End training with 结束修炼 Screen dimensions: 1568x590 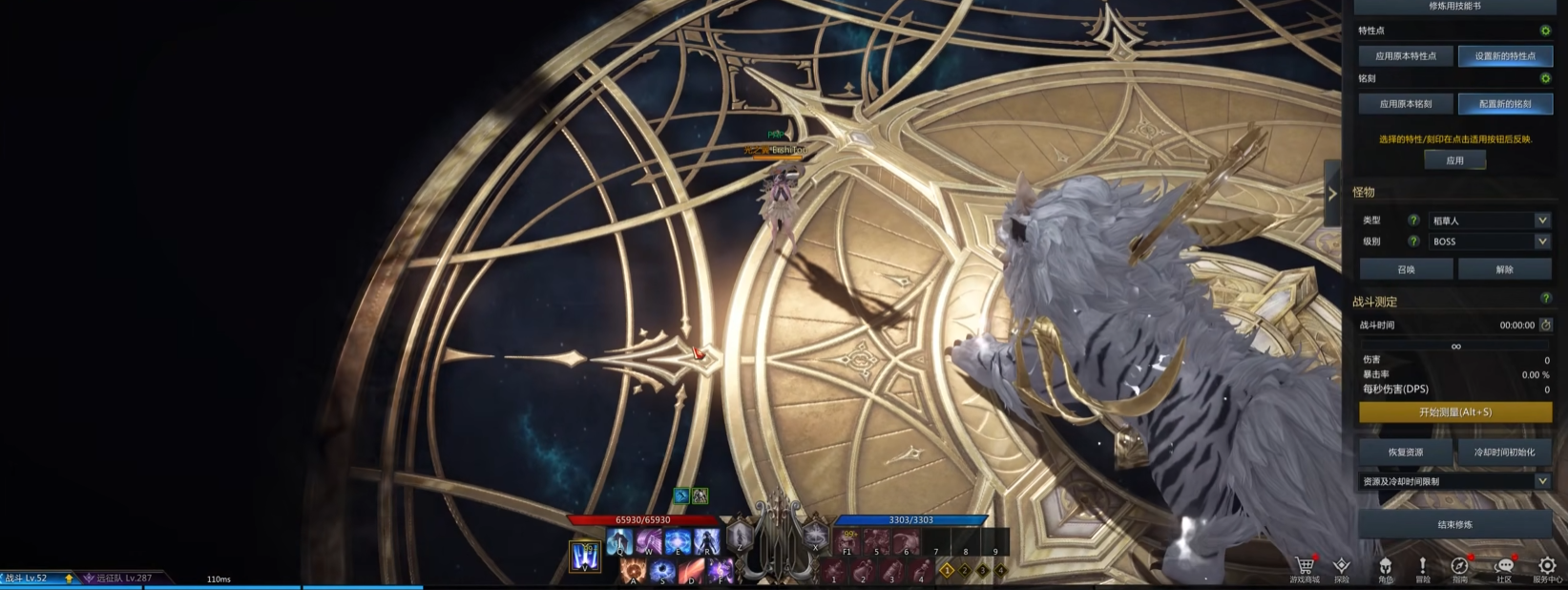(1454, 524)
